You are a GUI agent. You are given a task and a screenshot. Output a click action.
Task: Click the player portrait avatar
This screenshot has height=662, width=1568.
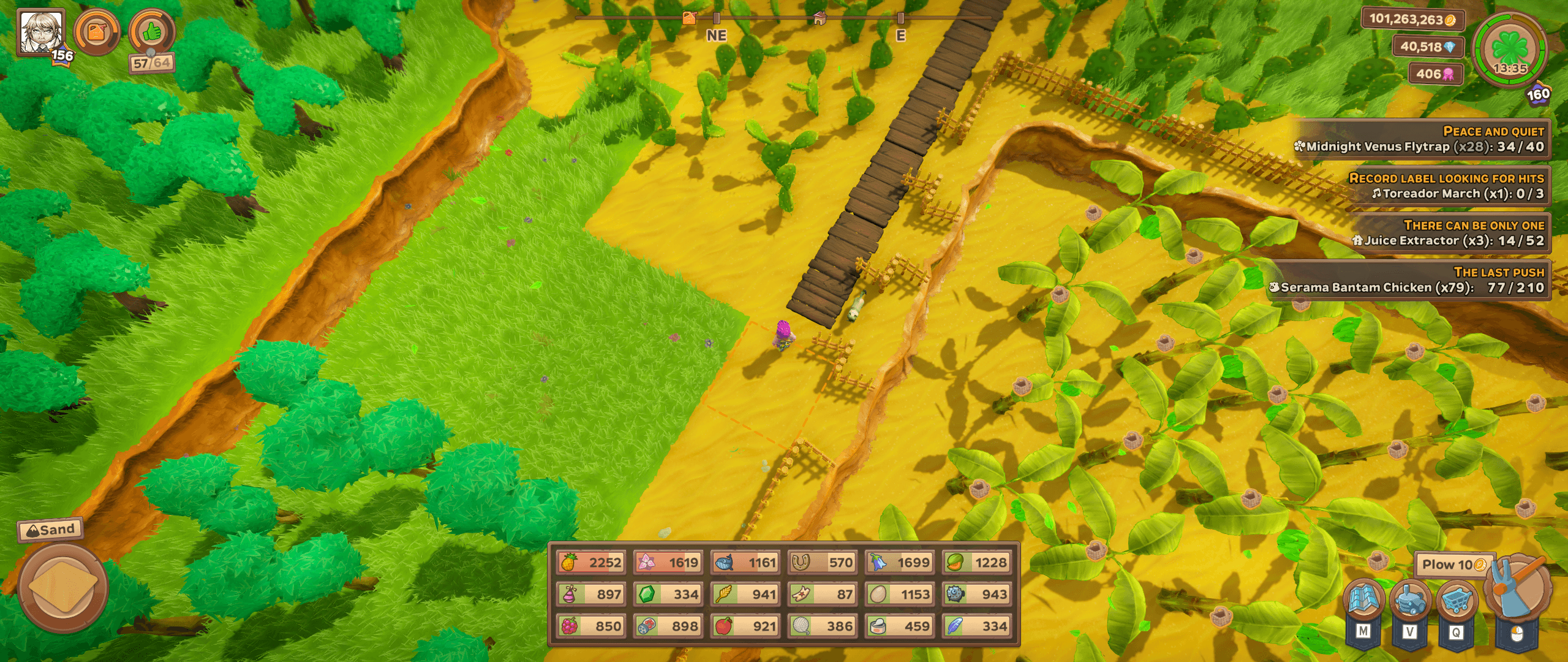(x=40, y=32)
